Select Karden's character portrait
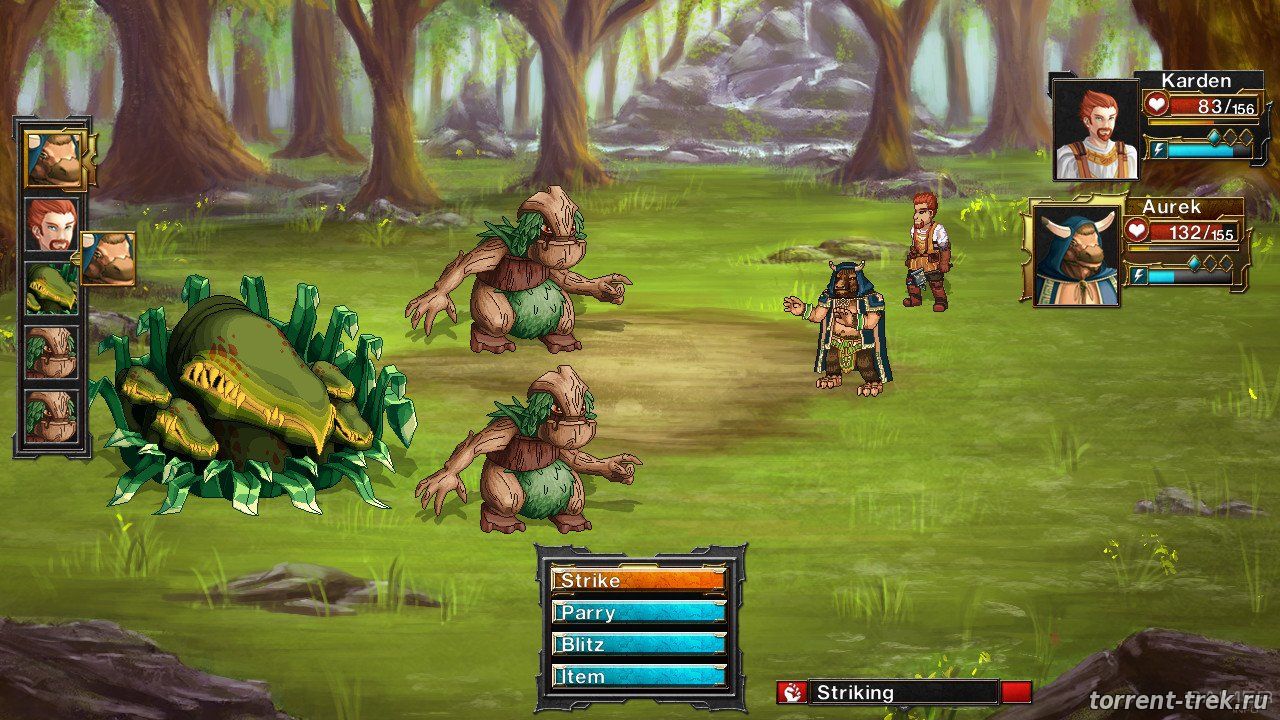Screen dimensions: 1280x720 (x=1096, y=130)
